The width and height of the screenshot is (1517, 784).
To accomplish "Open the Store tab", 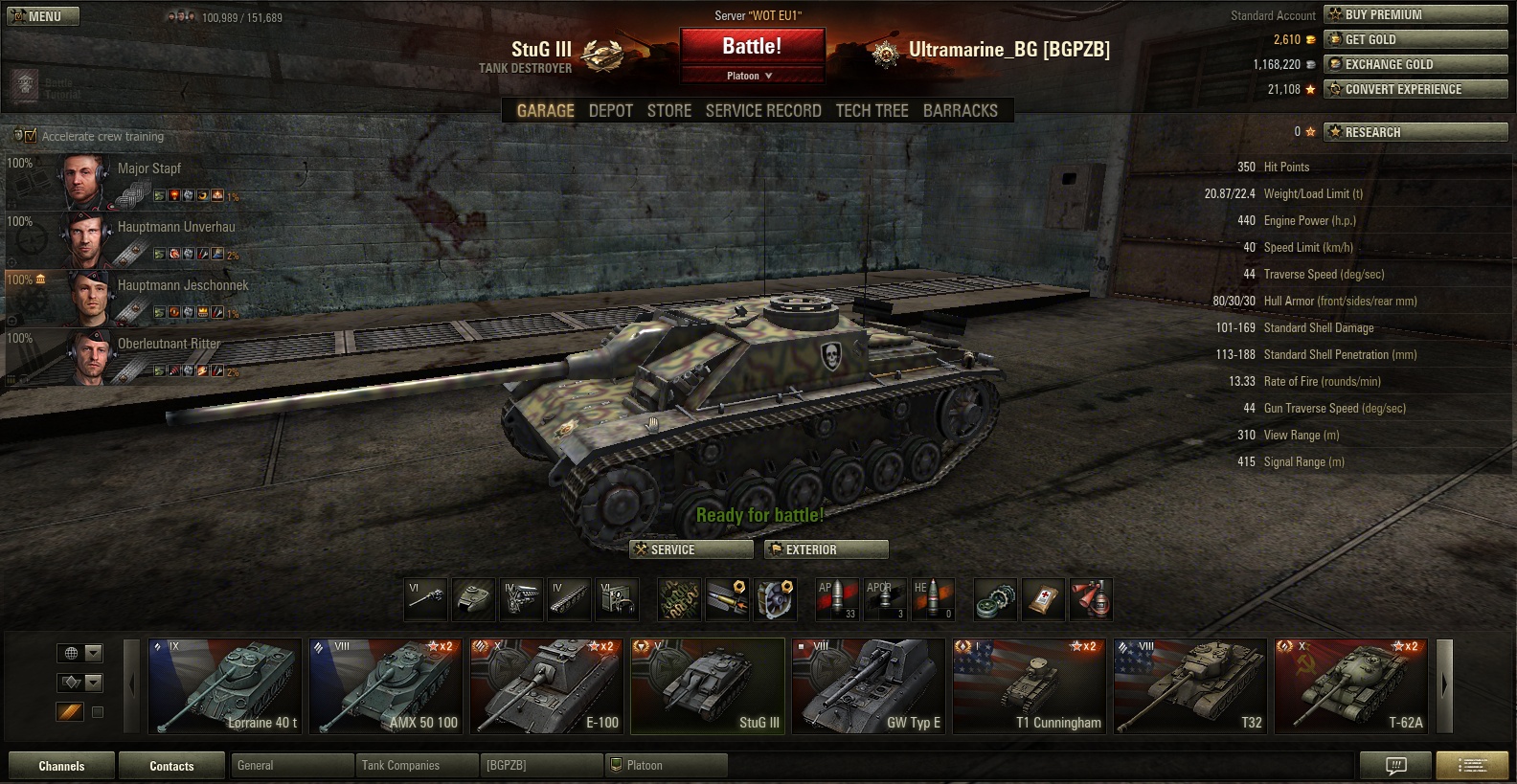I will coord(668,111).
